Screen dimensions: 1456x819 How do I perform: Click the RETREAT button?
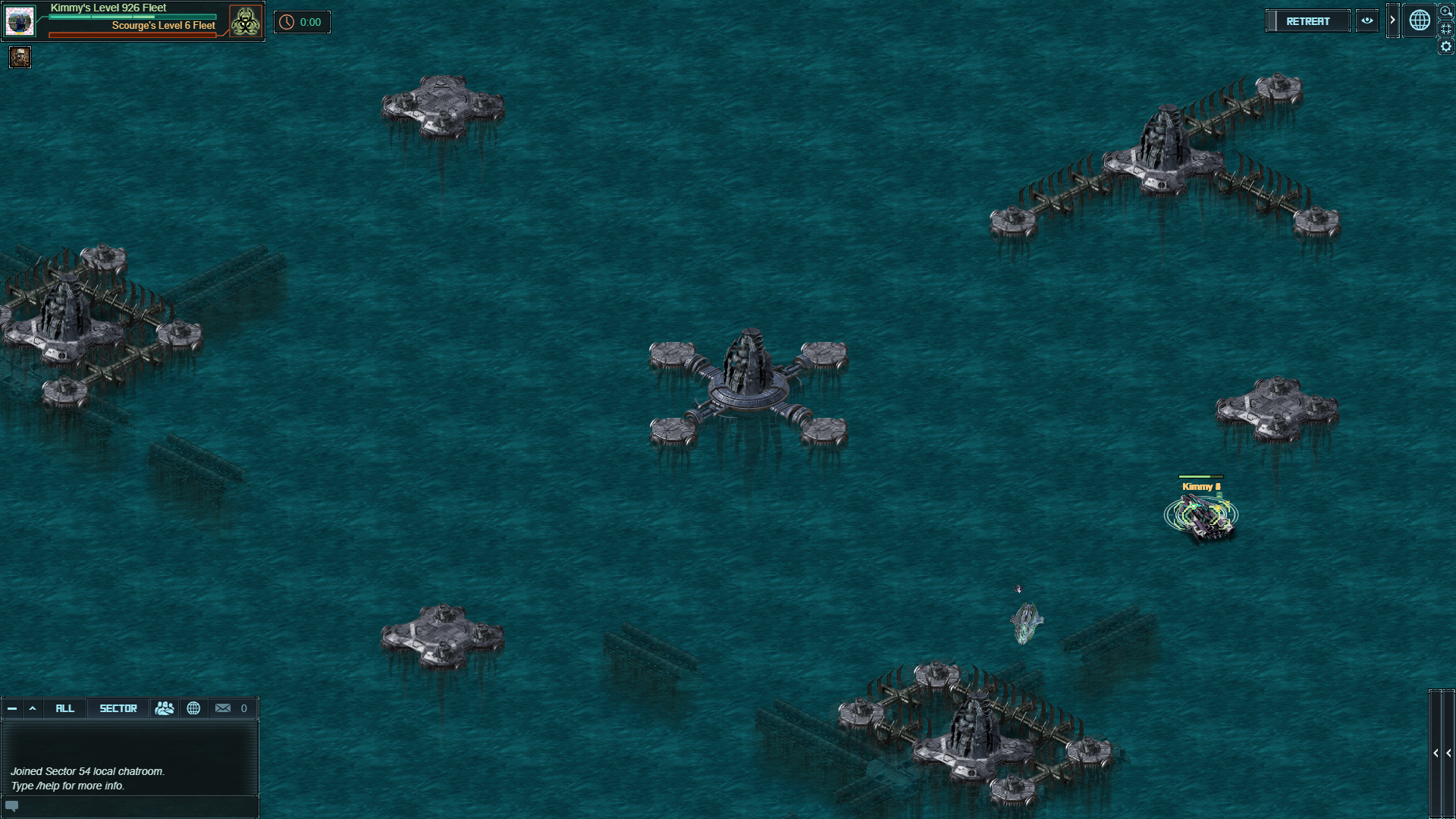pyautogui.click(x=1307, y=21)
